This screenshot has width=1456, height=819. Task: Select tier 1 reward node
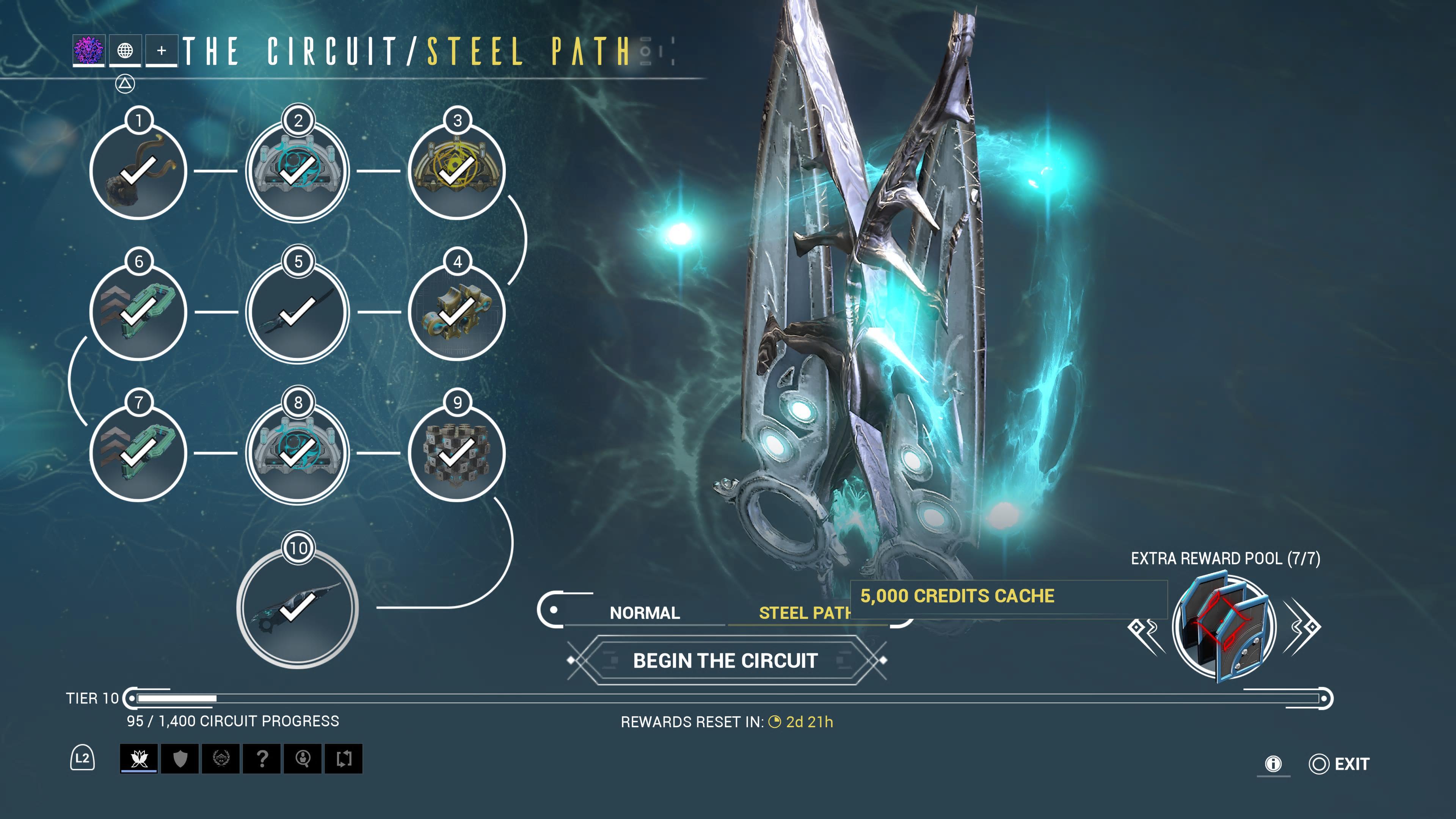tap(138, 171)
